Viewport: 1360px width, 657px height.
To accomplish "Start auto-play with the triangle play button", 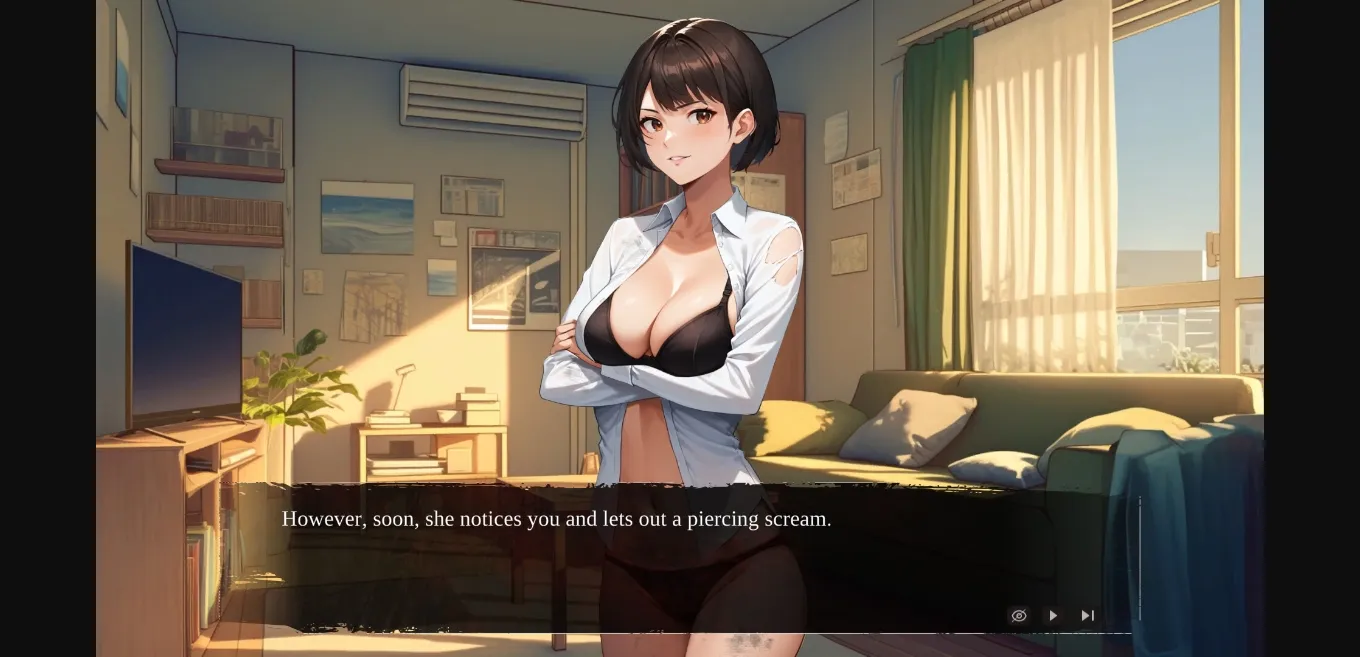I will pos(1053,615).
